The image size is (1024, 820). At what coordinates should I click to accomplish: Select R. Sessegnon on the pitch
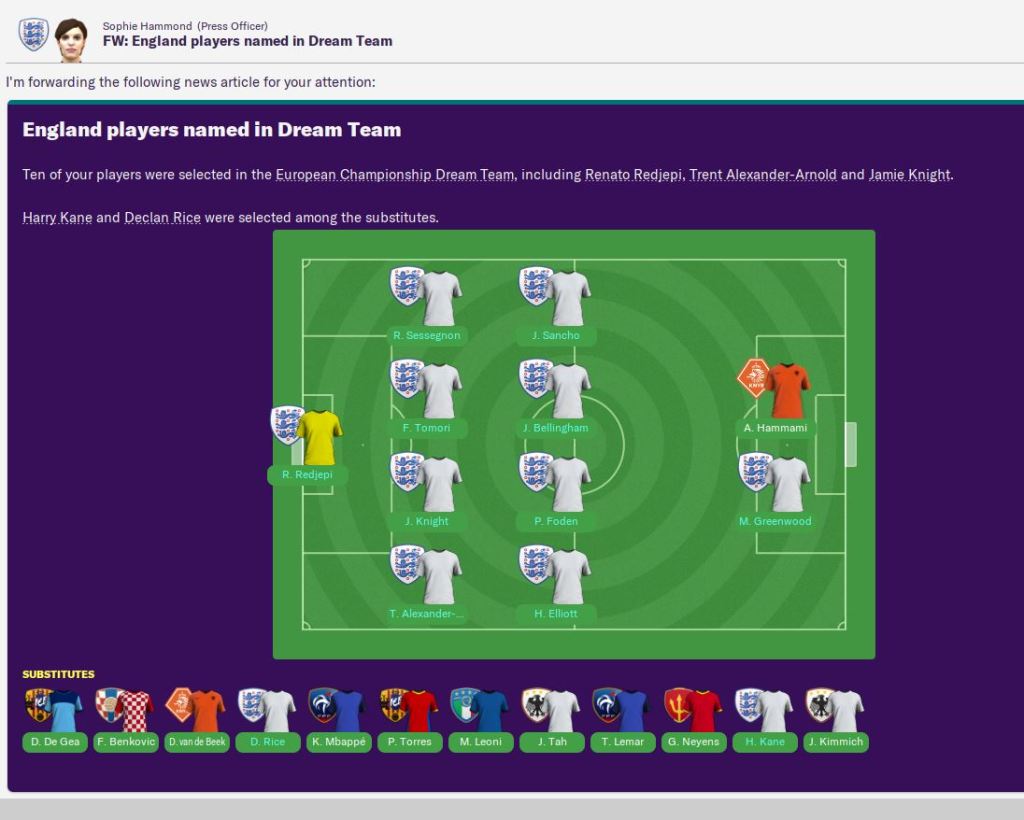427,335
